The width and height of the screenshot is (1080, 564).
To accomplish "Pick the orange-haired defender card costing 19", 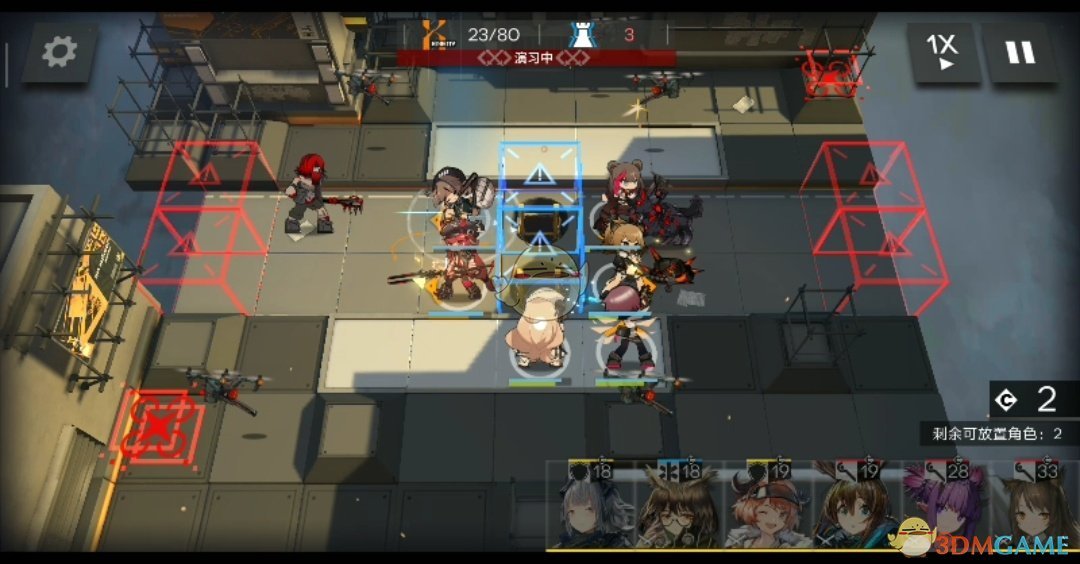I will [x=768, y=510].
